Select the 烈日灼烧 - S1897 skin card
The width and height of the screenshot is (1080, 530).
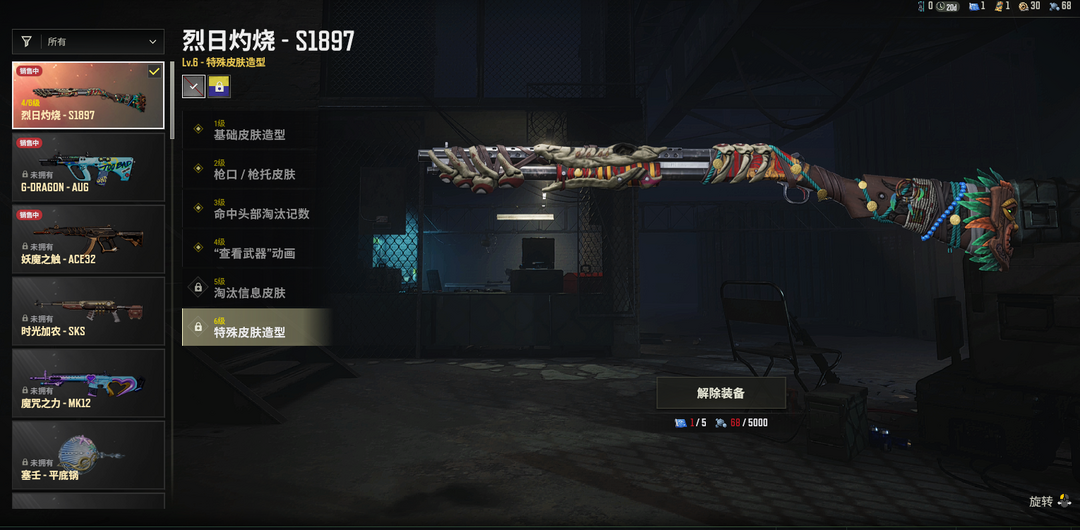(88, 96)
